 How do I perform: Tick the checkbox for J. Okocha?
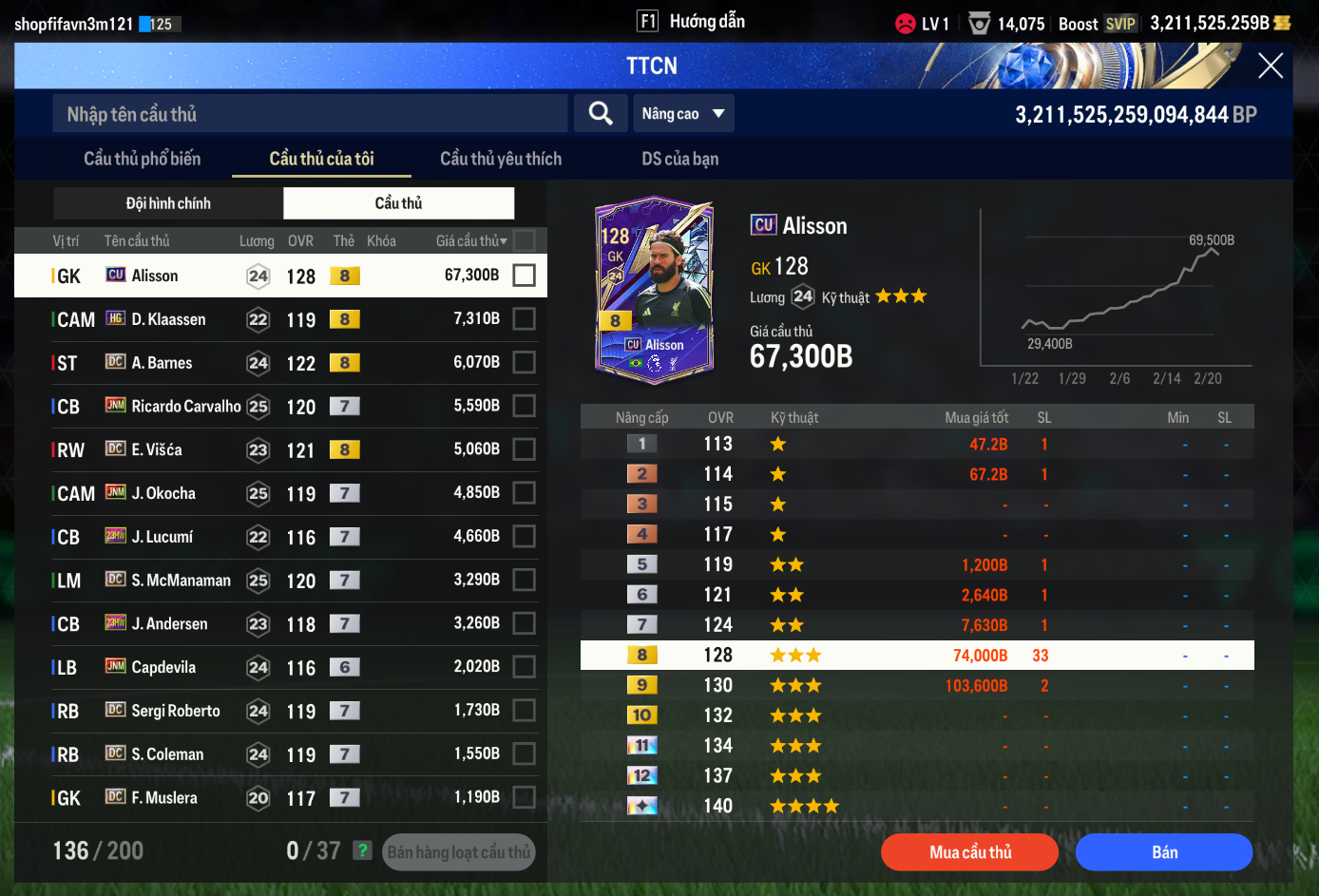coord(524,493)
